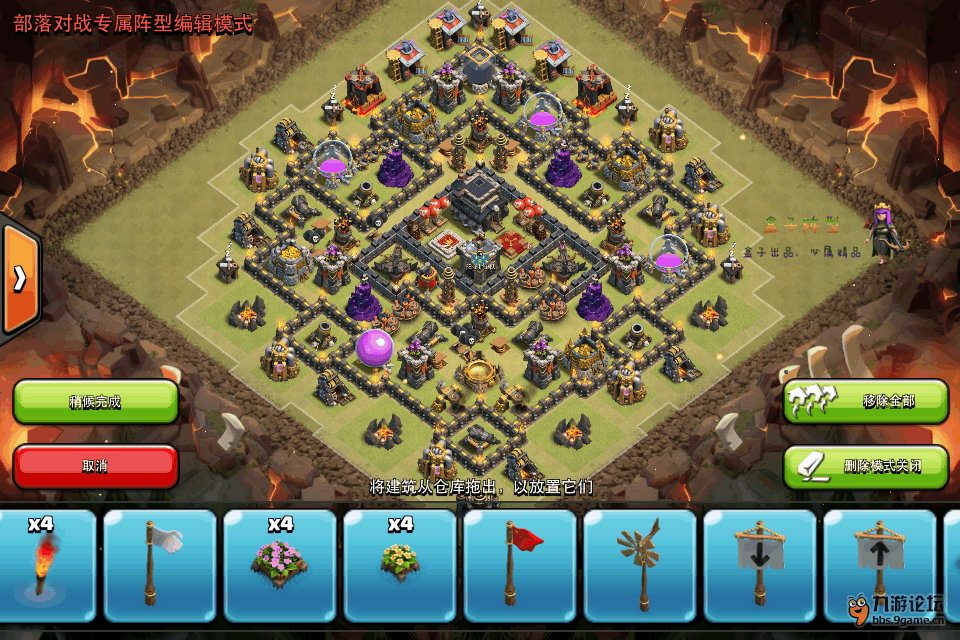Select the down-arrow banner slot
Screen dimensions: 960x640
(x=760, y=565)
